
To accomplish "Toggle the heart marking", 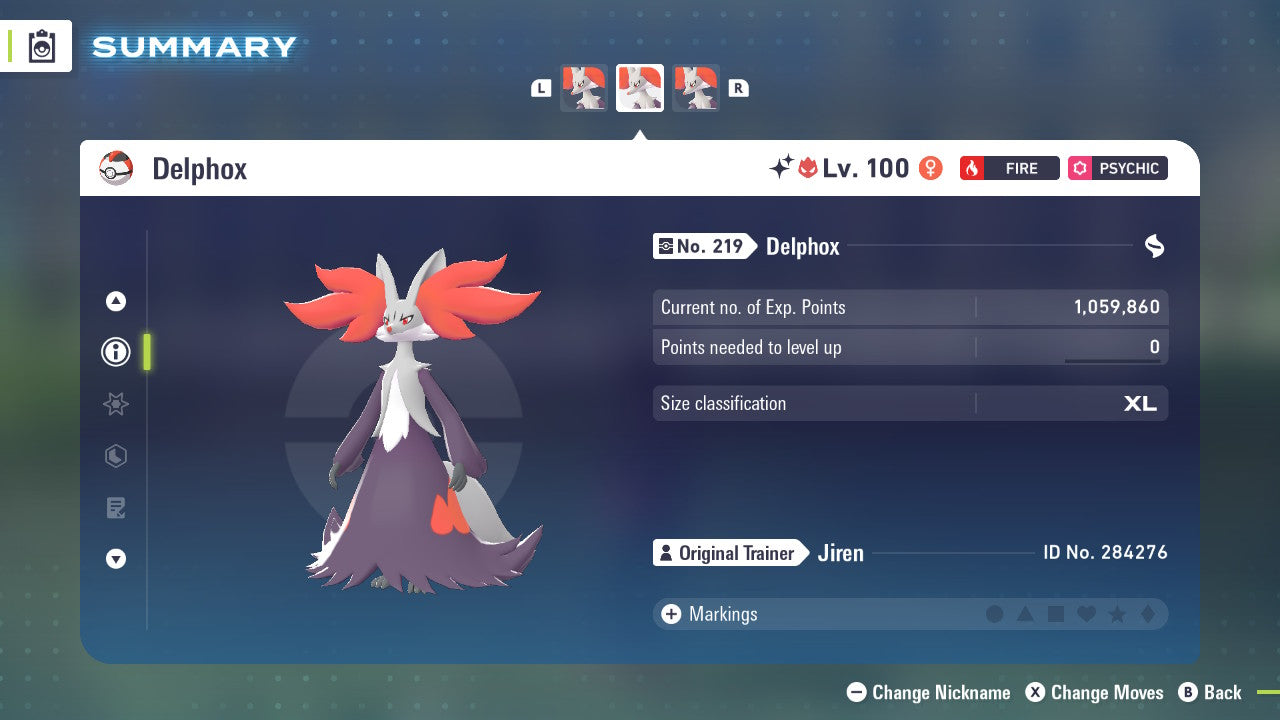I will (1085, 615).
